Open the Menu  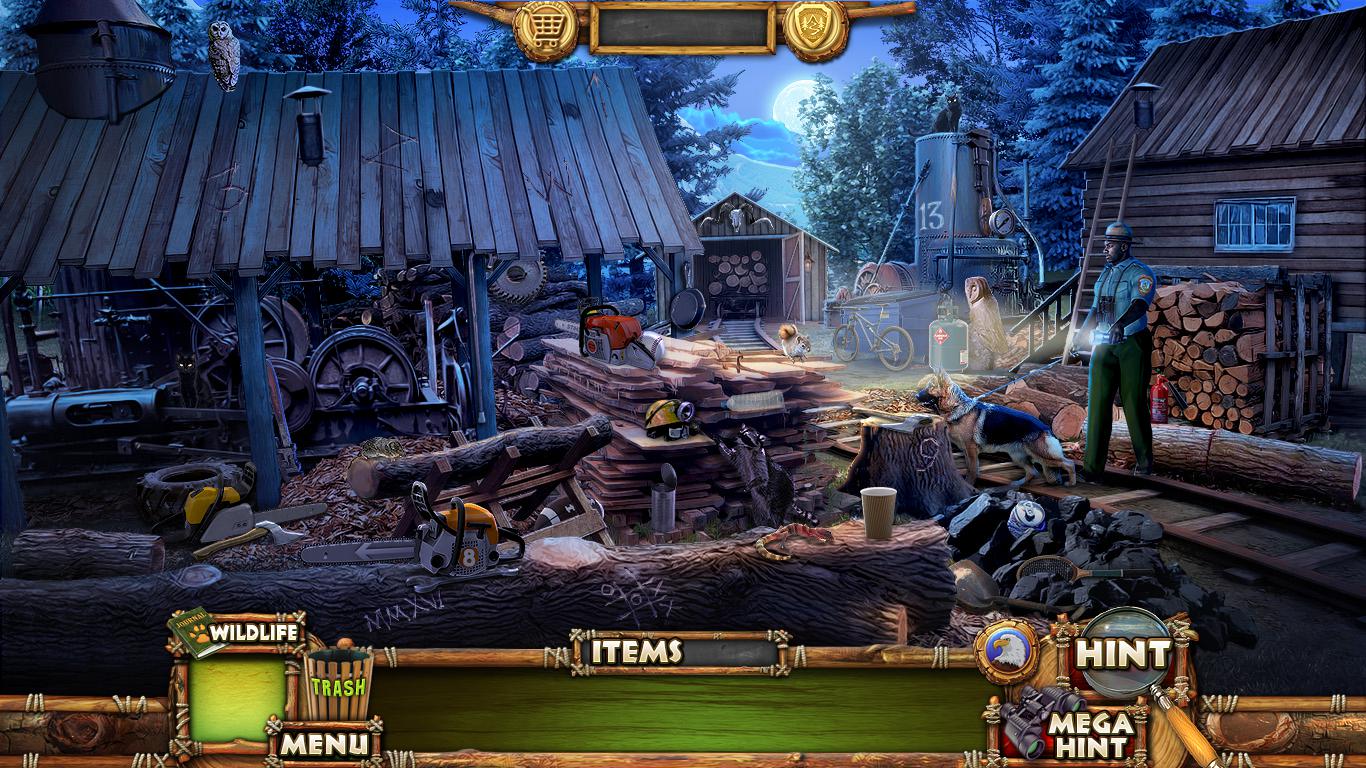point(323,743)
